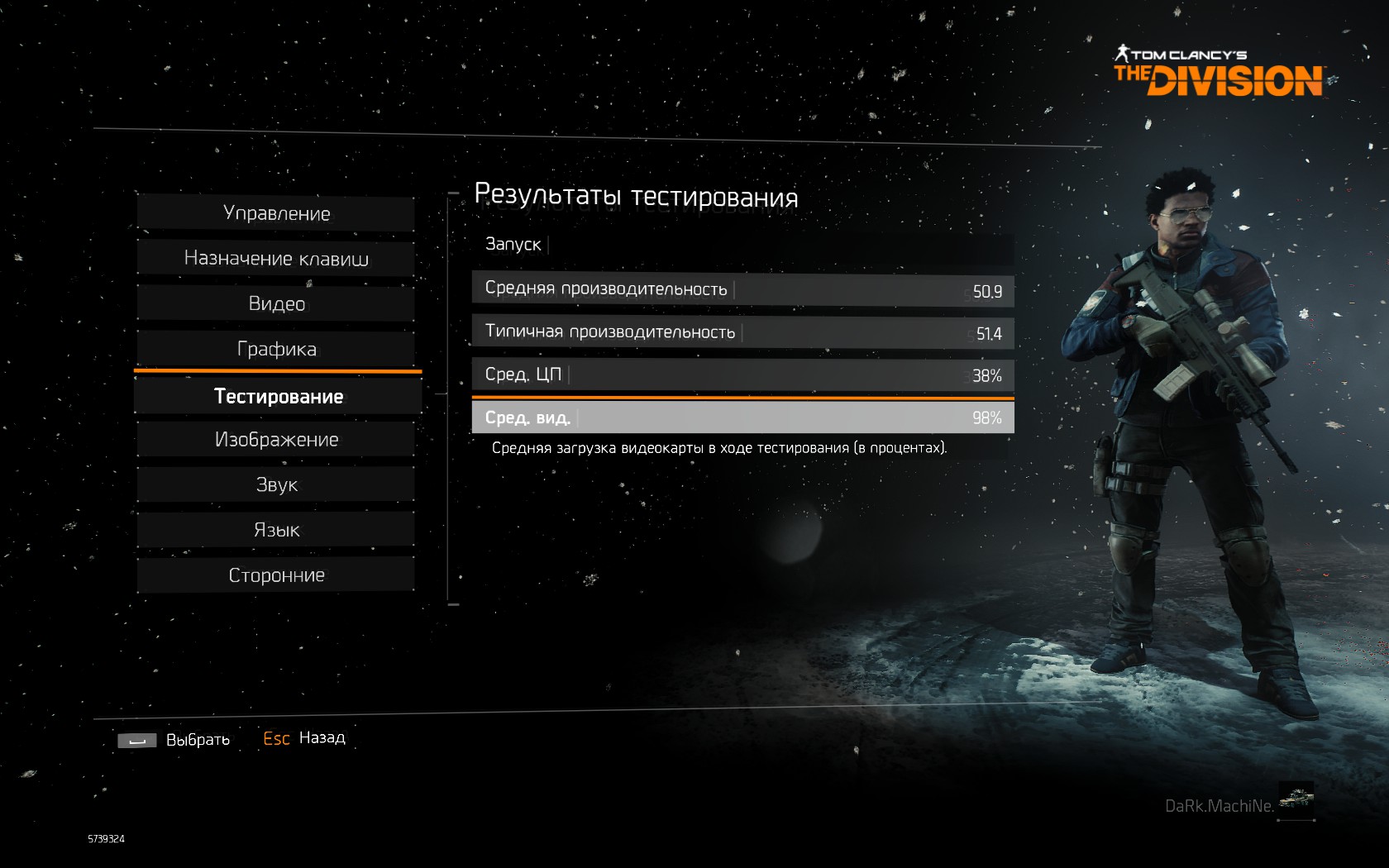Highlight the Сред. ЦП result row

(x=742, y=374)
